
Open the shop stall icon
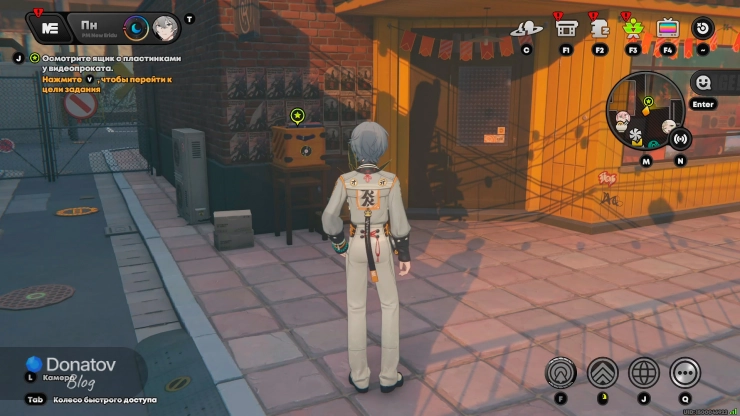pos(566,28)
